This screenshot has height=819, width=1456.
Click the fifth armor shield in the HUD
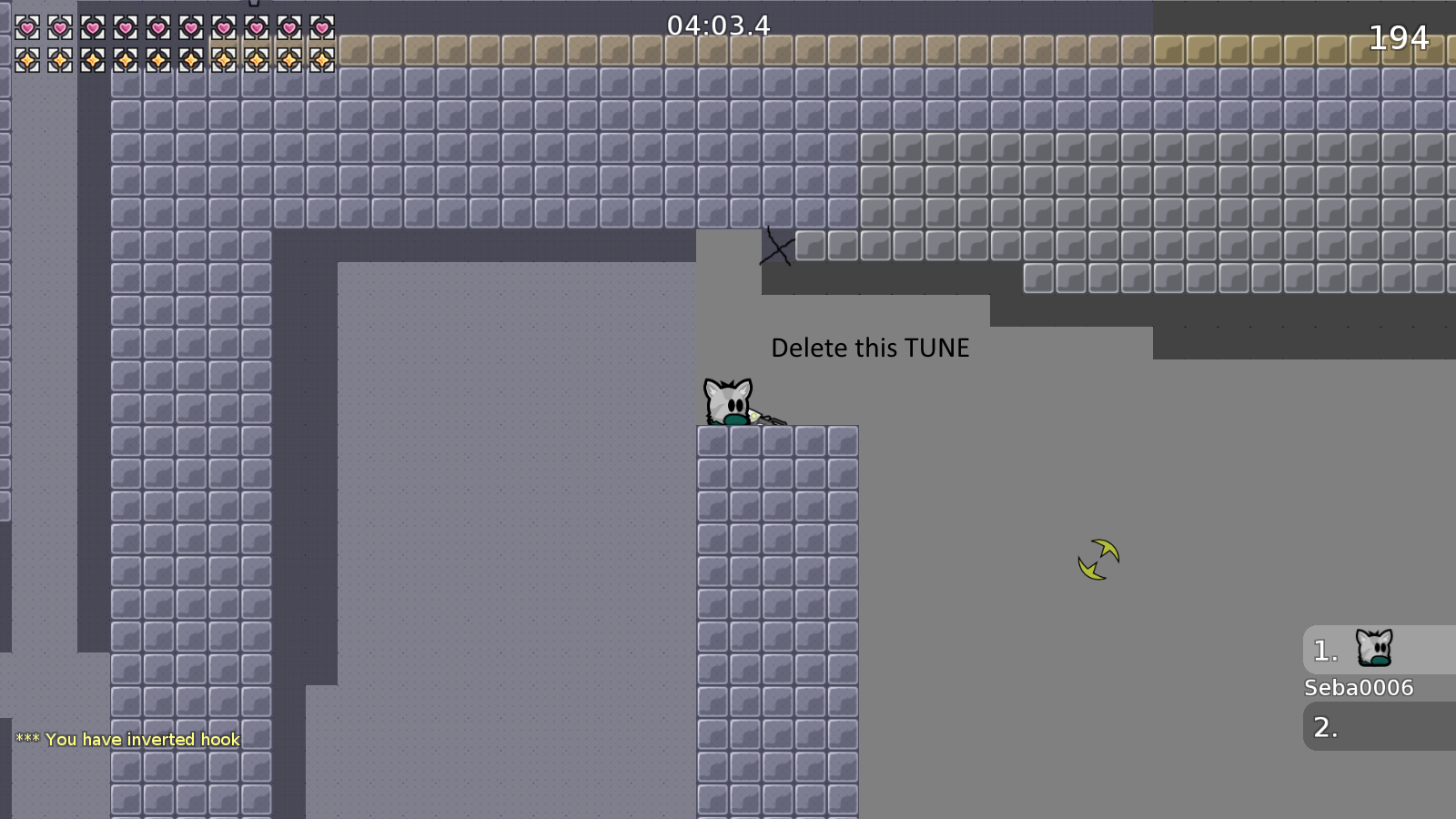pos(157,60)
